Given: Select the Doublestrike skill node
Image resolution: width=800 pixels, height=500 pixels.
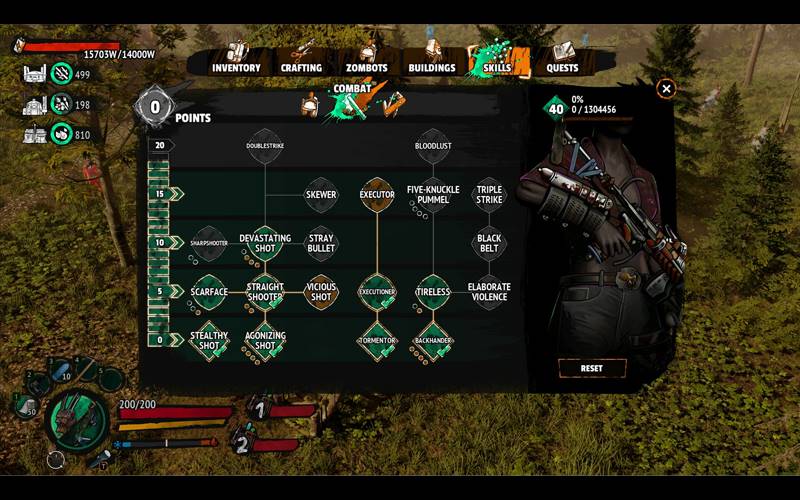Looking at the screenshot, I should coord(265,146).
